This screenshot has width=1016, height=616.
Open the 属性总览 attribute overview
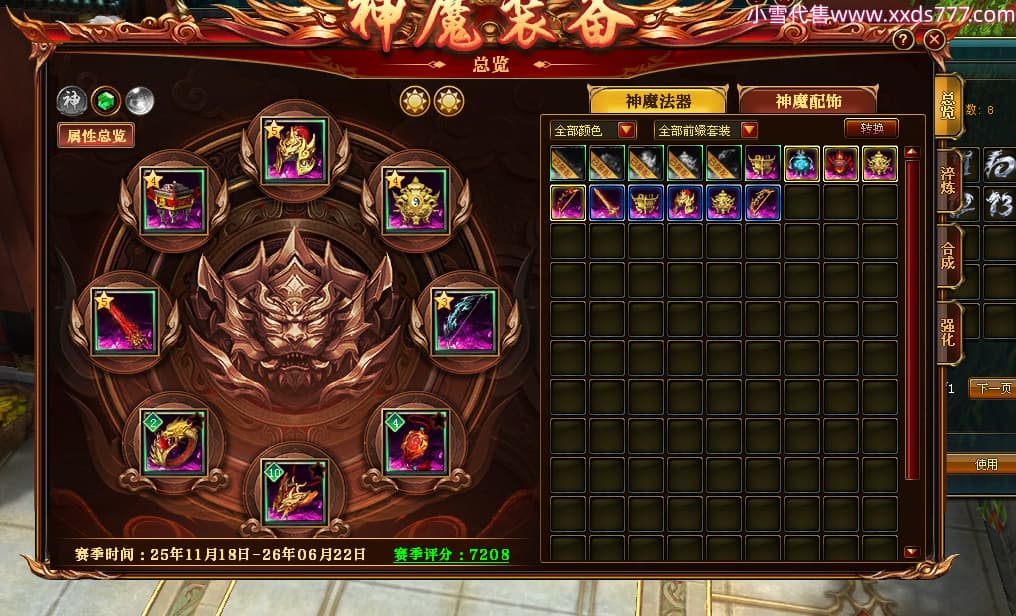pos(96,136)
